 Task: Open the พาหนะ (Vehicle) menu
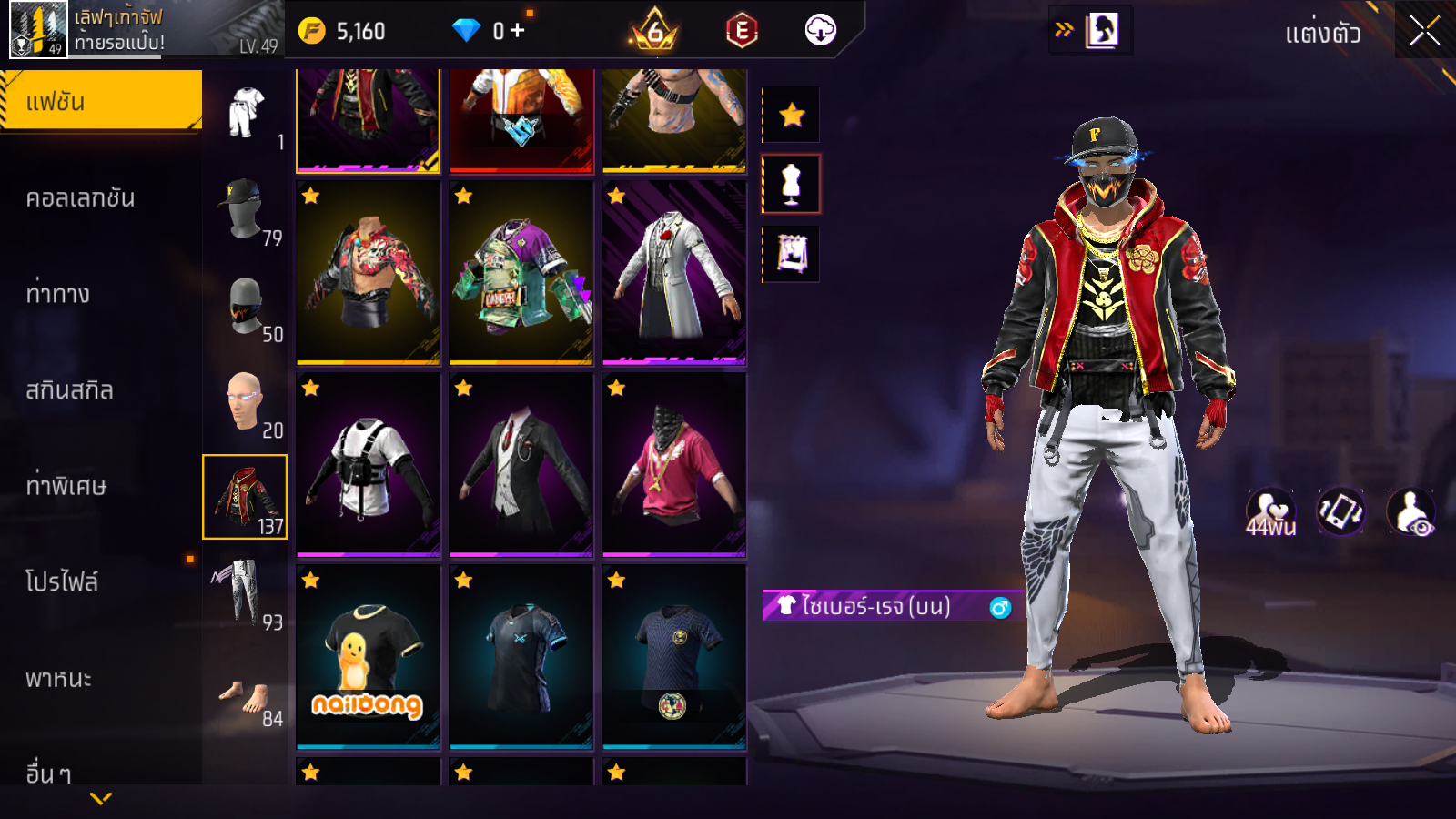point(58,679)
